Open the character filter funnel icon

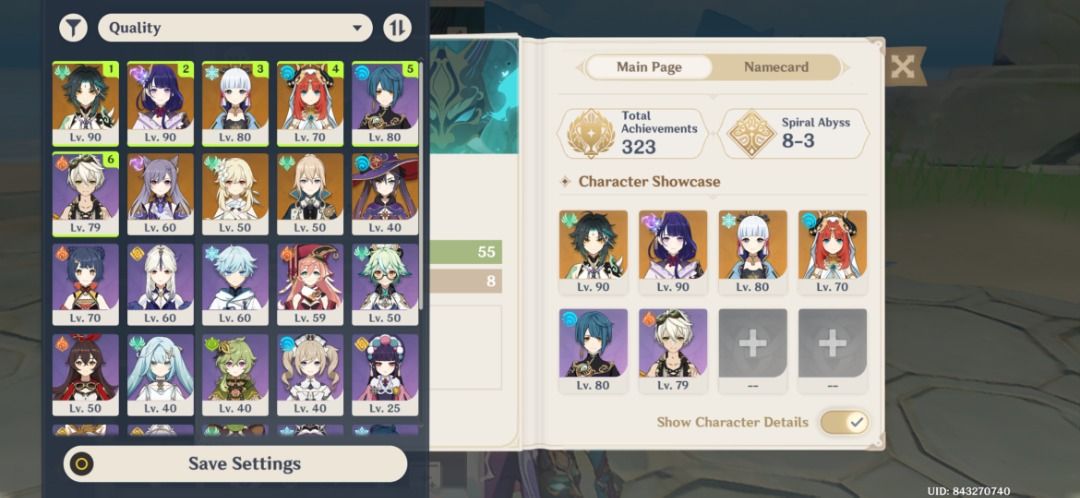tap(73, 28)
